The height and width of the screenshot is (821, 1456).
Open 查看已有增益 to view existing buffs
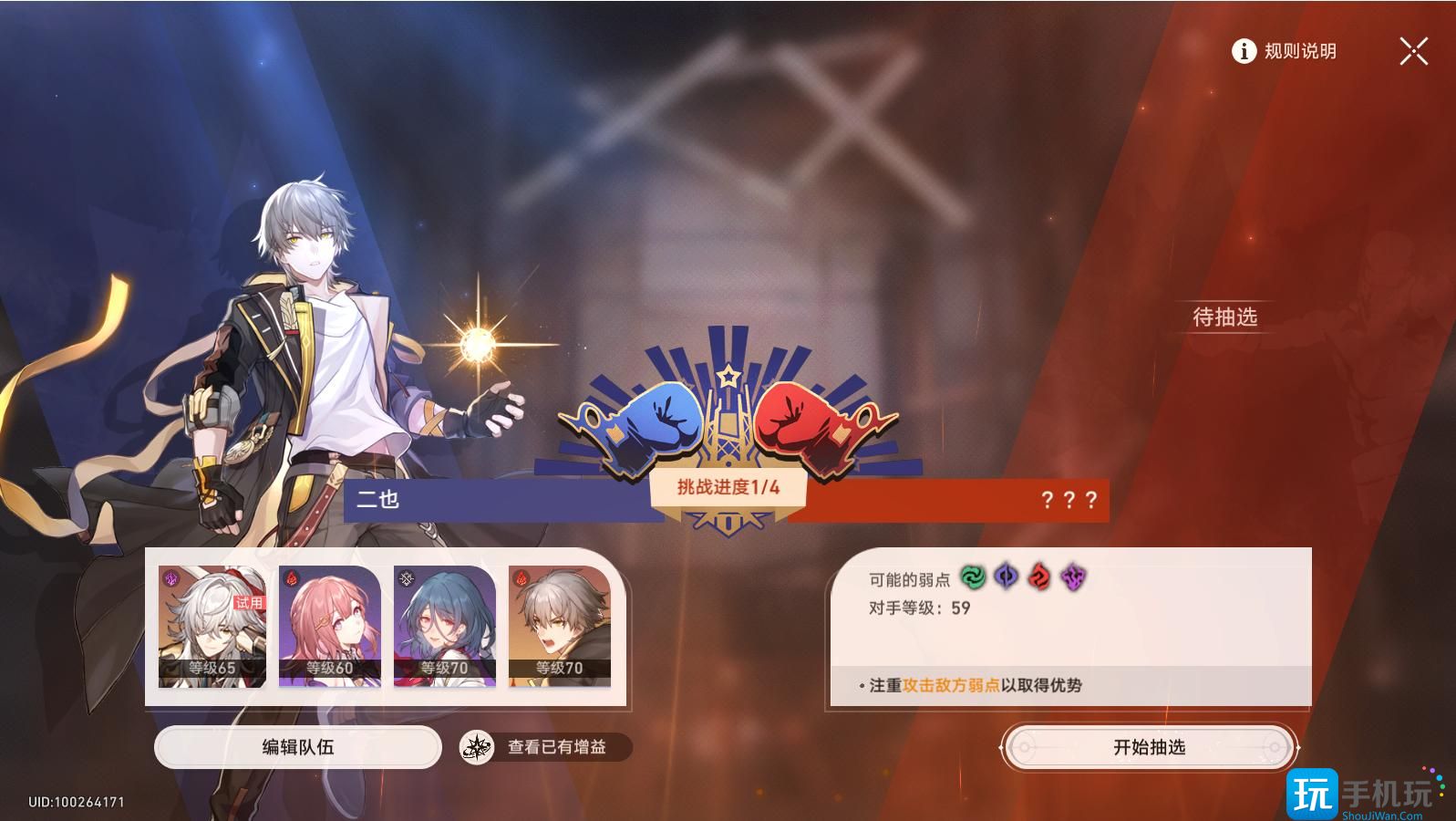pyautogui.click(x=556, y=745)
